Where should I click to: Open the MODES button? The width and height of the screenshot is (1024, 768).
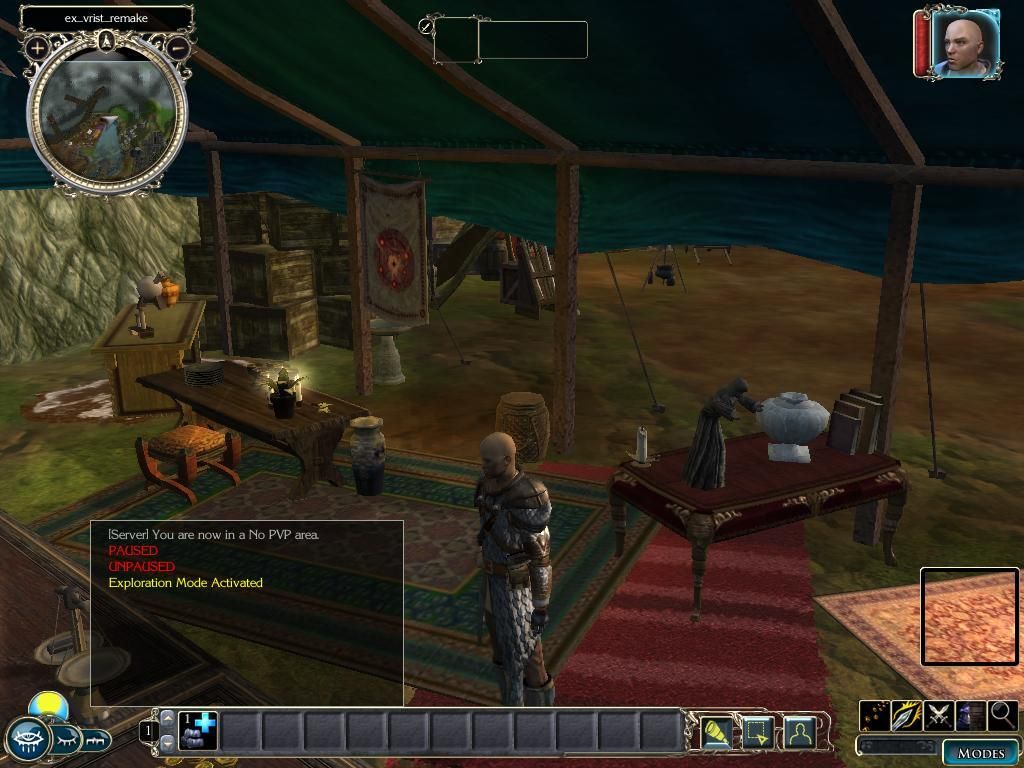(x=980, y=753)
